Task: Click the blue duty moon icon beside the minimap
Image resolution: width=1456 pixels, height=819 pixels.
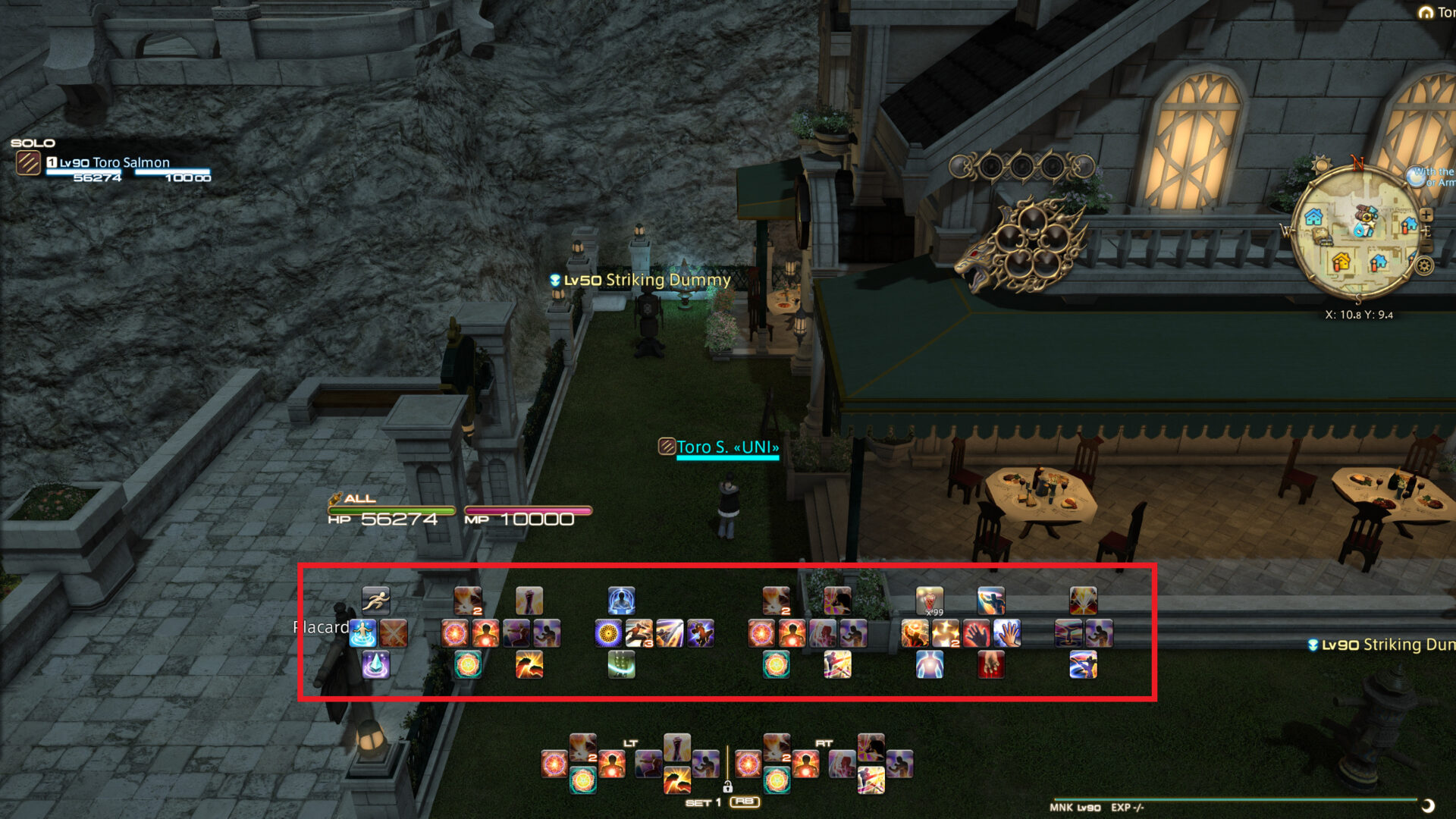Action: pyautogui.click(x=1417, y=177)
